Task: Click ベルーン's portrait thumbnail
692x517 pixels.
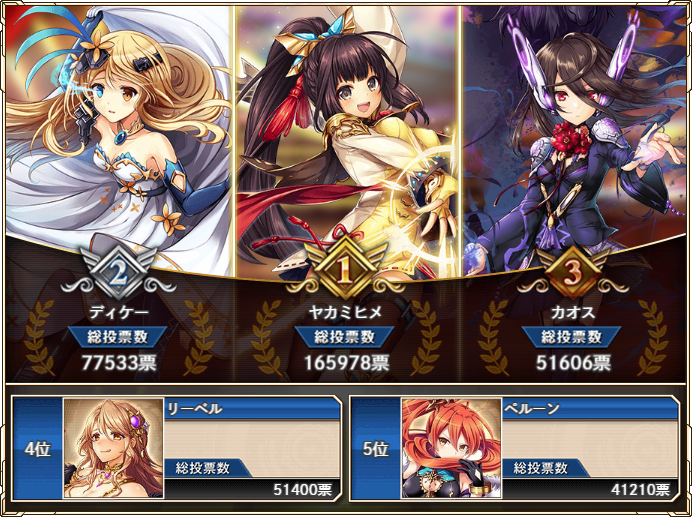Action: (x=451, y=448)
